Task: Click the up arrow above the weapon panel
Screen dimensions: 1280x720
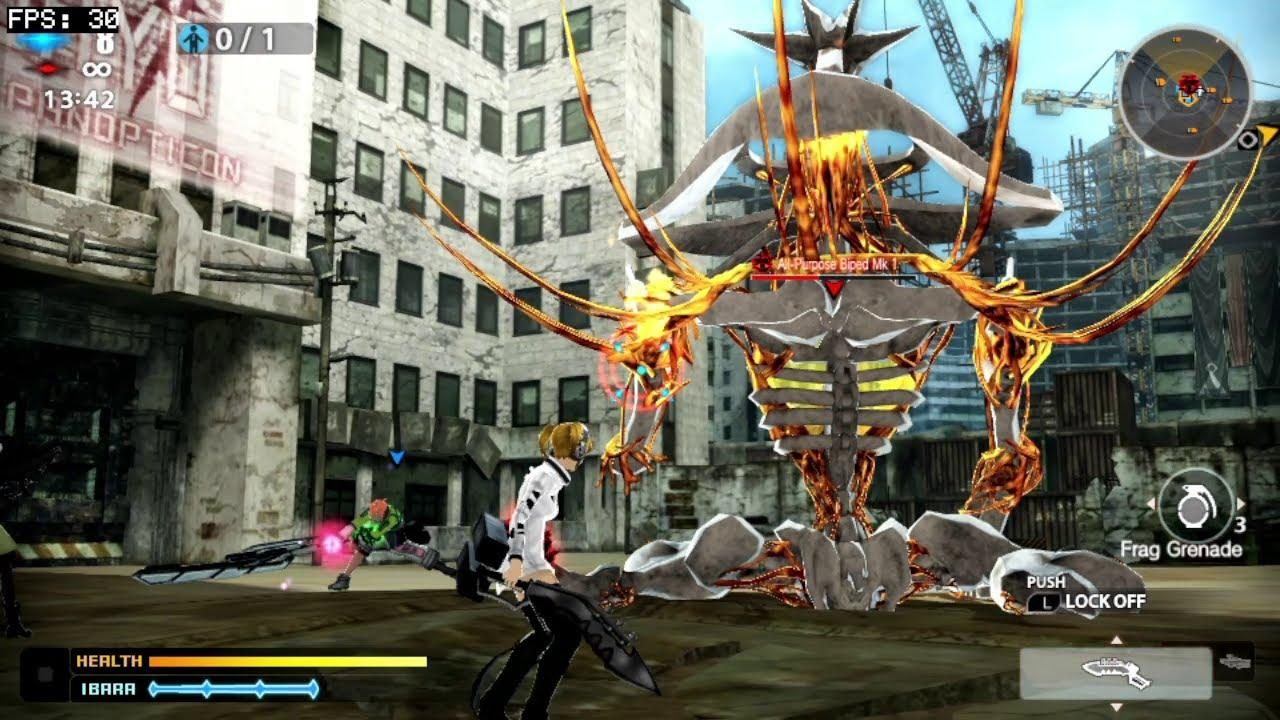Action: click(x=1117, y=640)
